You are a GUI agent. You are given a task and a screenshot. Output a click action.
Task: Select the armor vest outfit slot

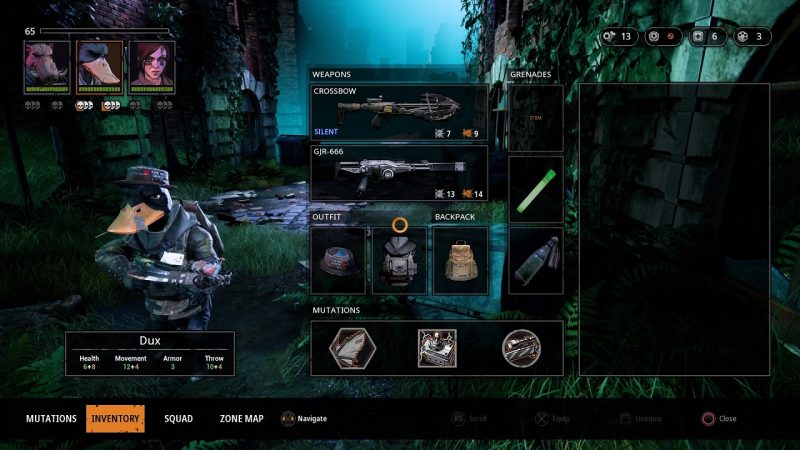pos(399,259)
